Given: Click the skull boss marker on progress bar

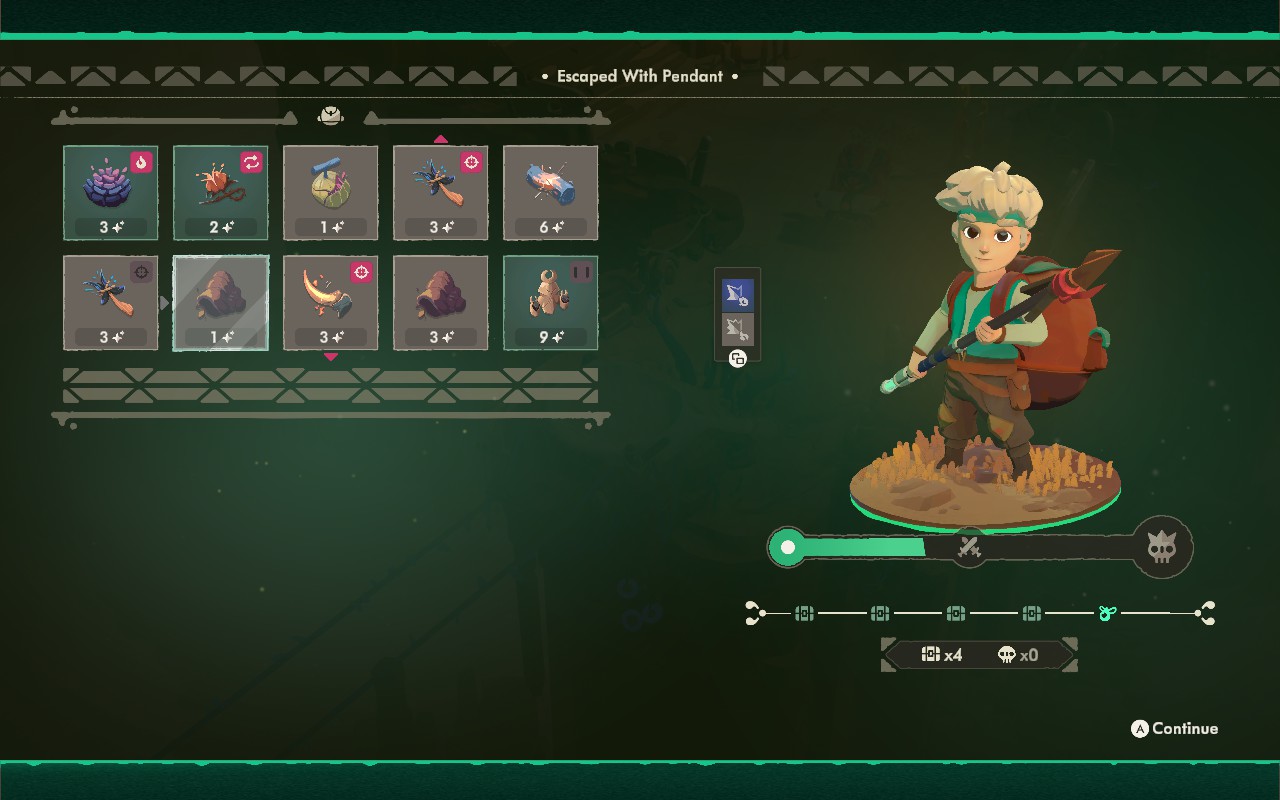Looking at the screenshot, I should click(x=1162, y=547).
